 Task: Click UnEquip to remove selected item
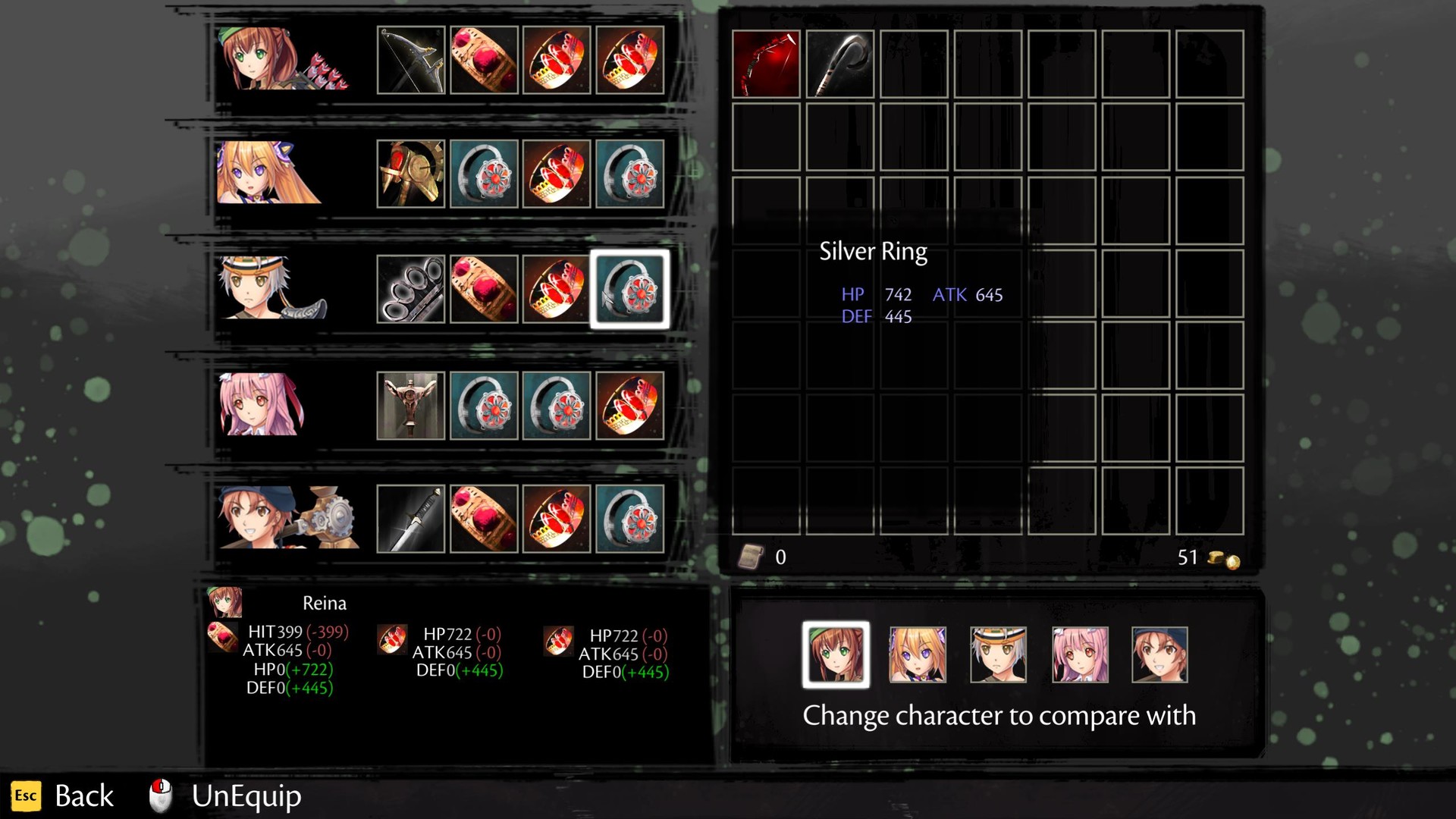[245, 796]
